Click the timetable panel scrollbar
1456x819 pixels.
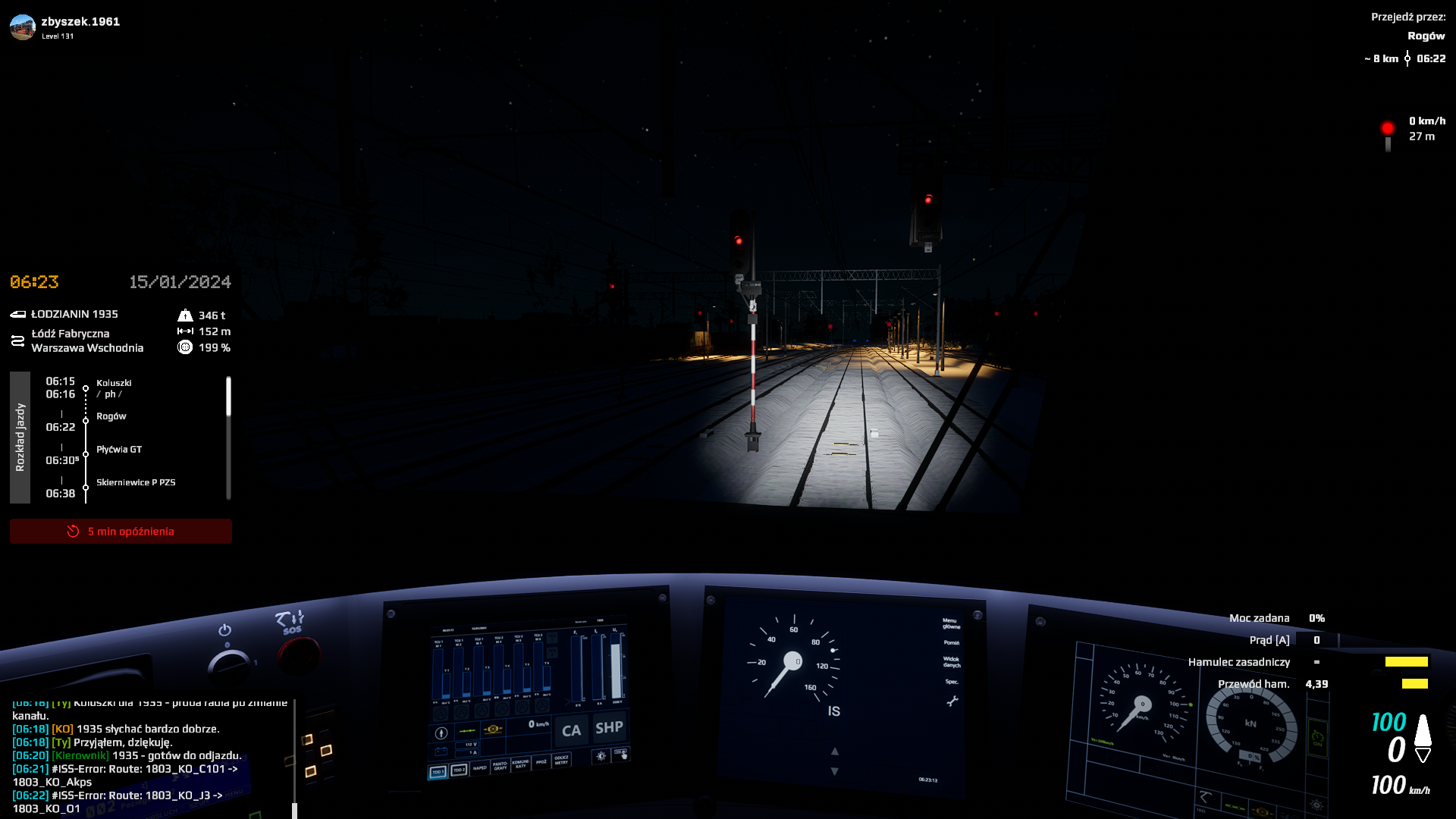click(x=228, y=397)
